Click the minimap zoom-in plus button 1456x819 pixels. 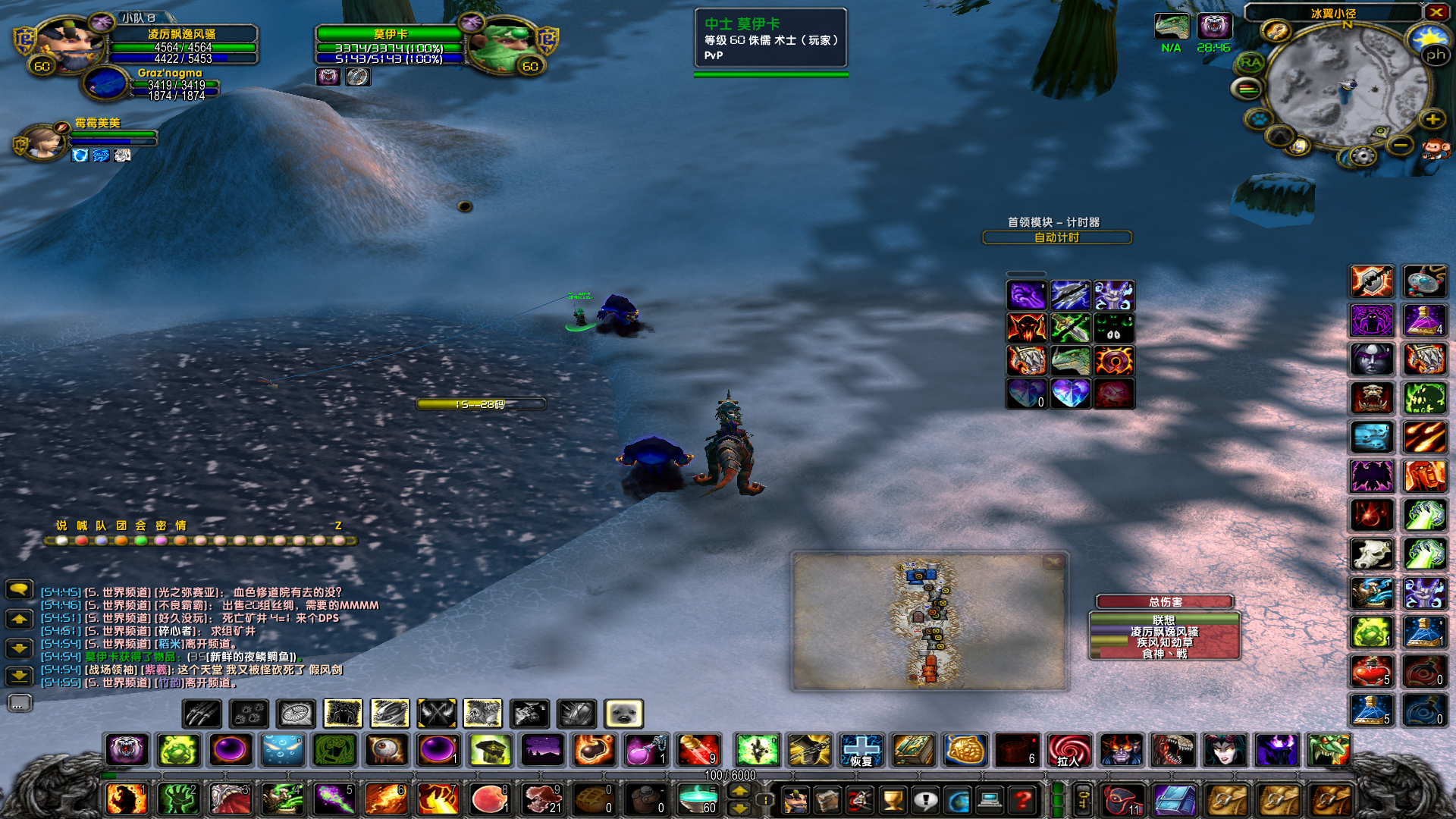(x=1432, y=119)
